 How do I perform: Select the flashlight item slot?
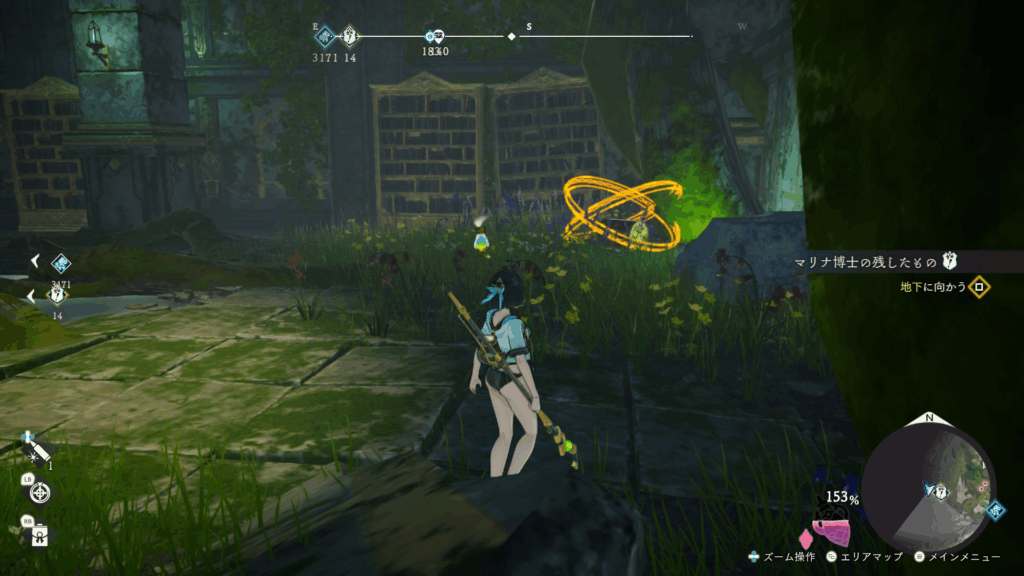tap(38, 452)
